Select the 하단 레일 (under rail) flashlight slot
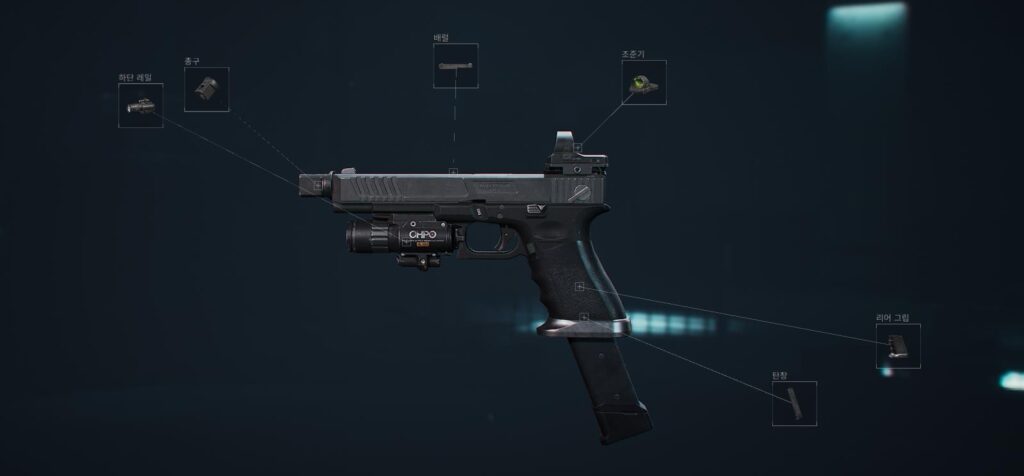 point(140,105)
